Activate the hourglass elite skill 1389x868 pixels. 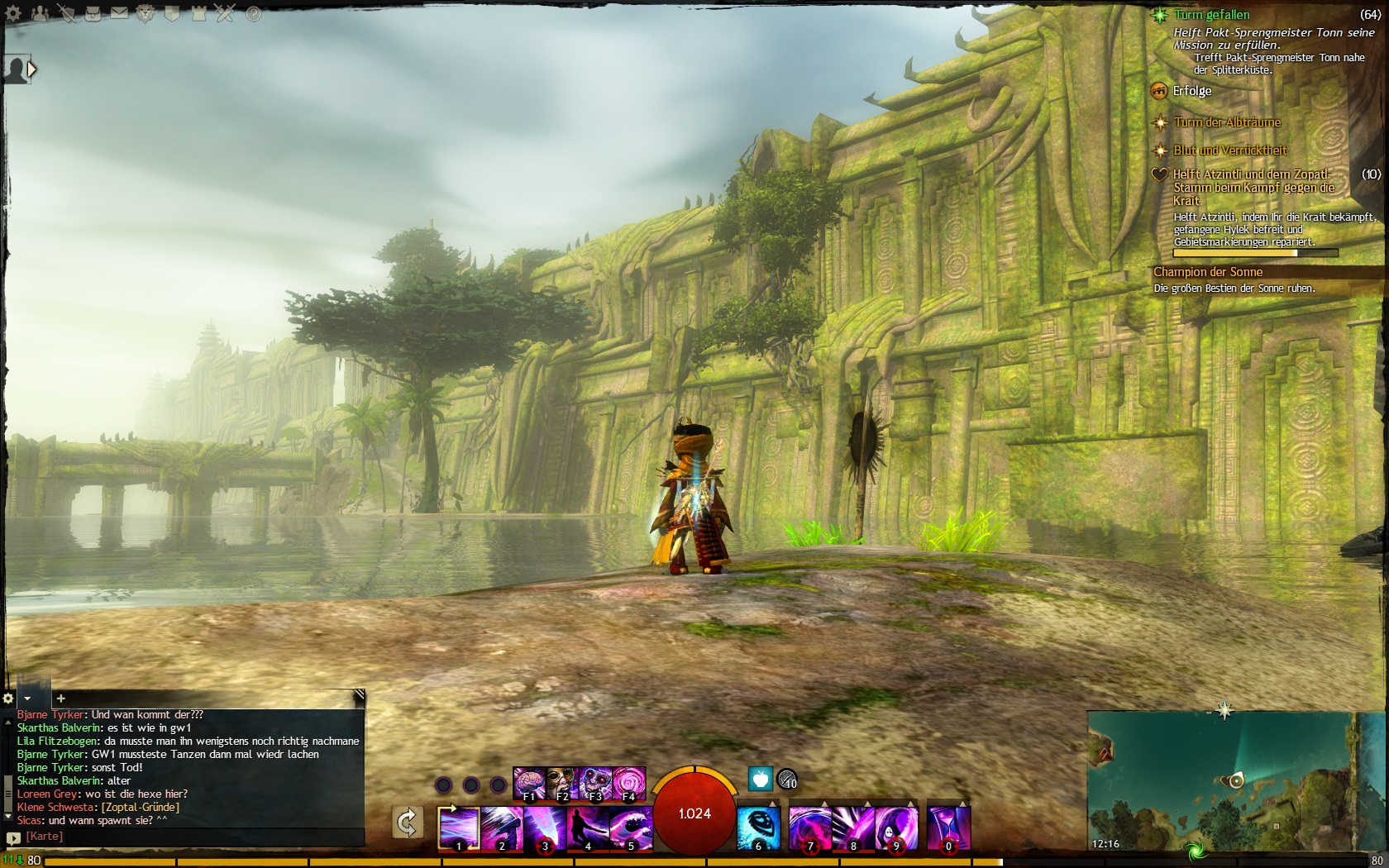[948, 828]
